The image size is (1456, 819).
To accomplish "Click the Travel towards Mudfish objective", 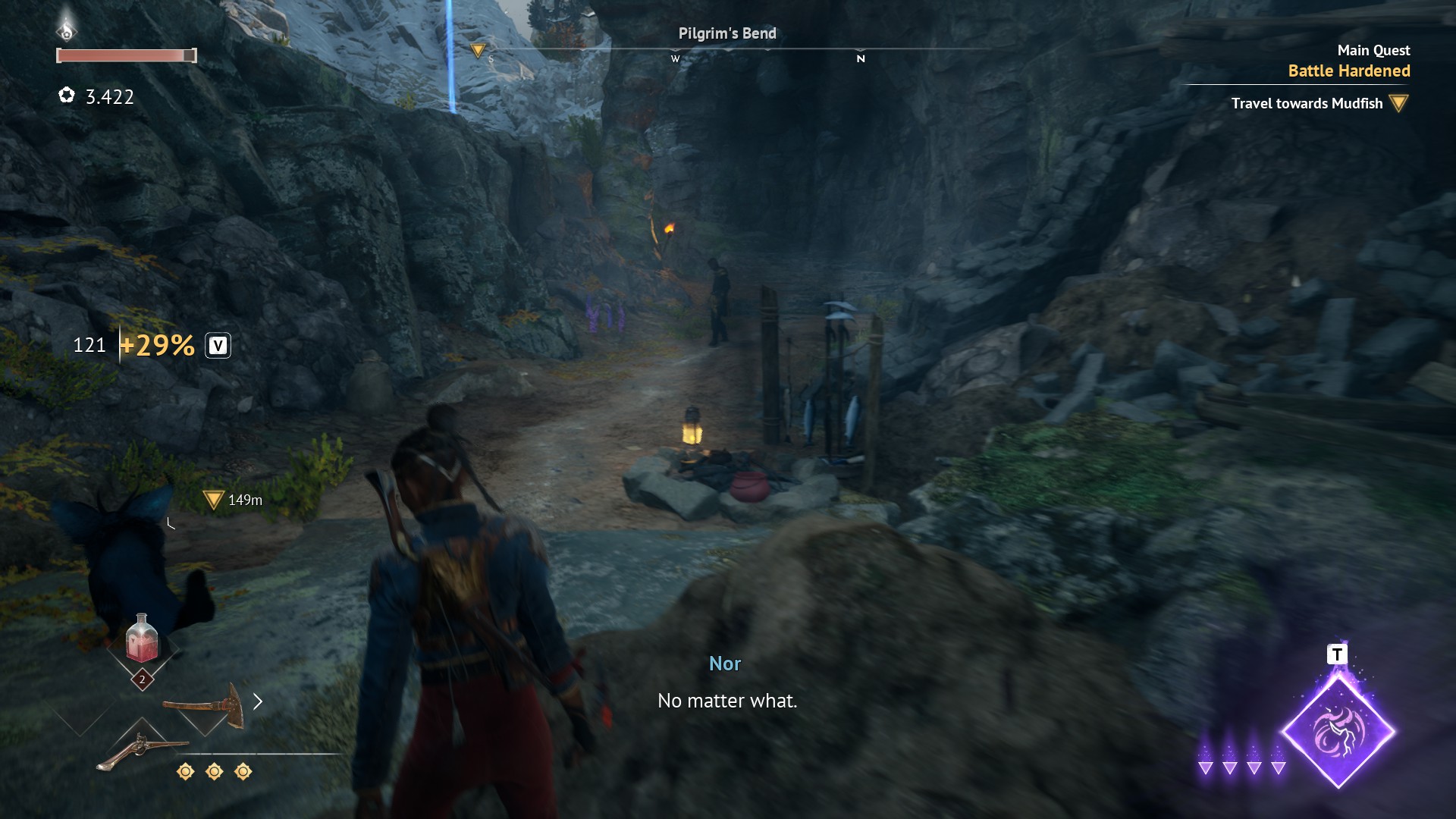I will tap(1307, 104).
